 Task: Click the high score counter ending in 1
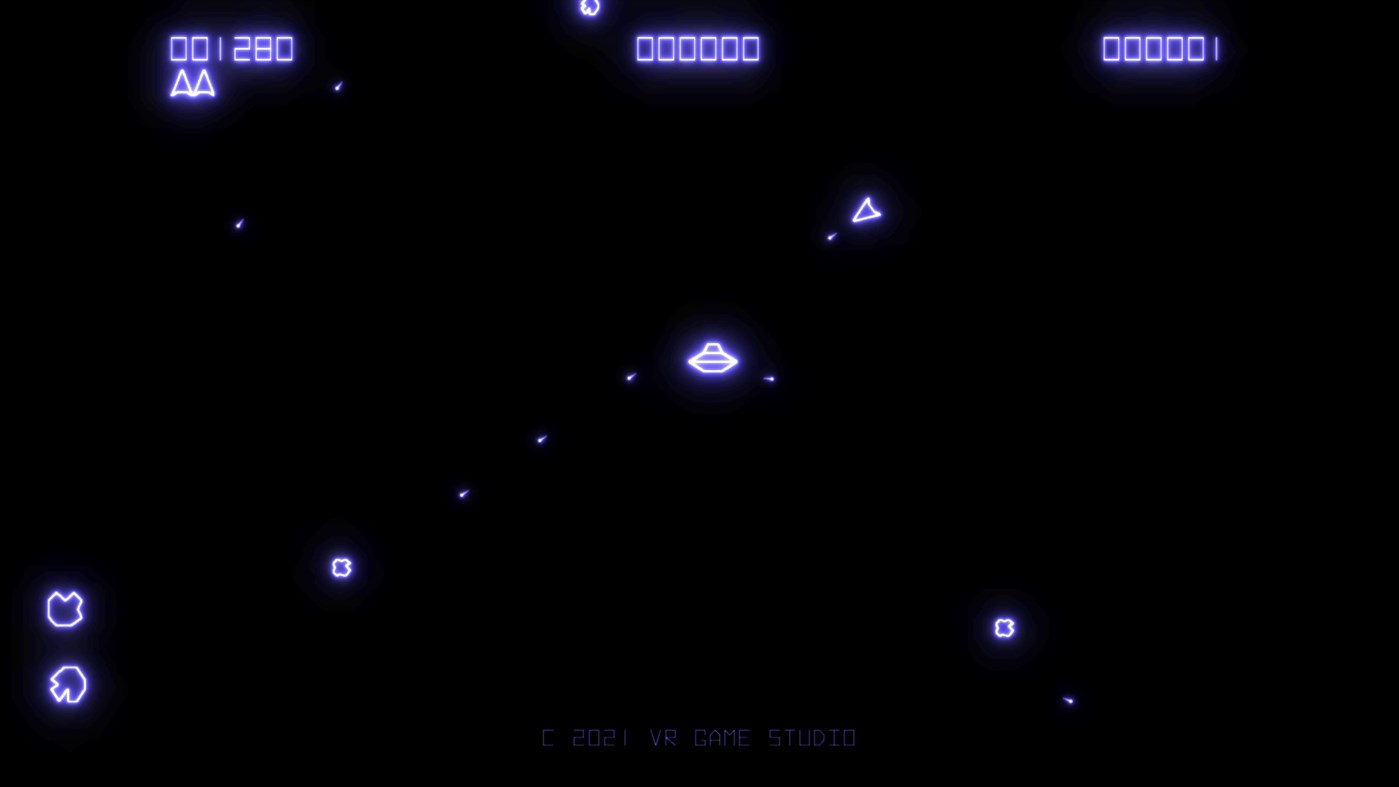click(1159, 47)
